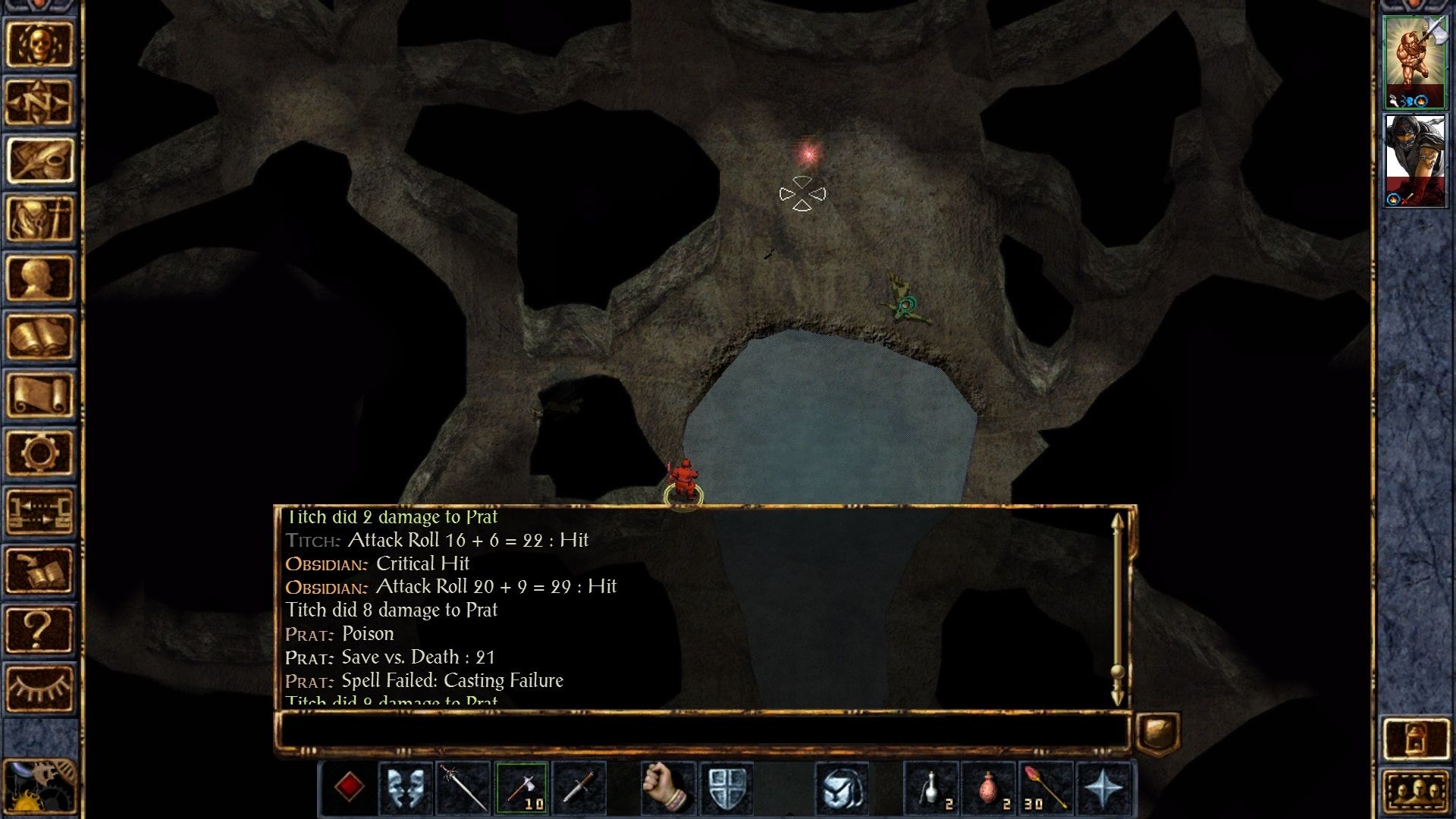Screen dimensions: 1456x819
Task: Open the mage spellbook button
Action: pyautogui.click(x=39, y=336)
